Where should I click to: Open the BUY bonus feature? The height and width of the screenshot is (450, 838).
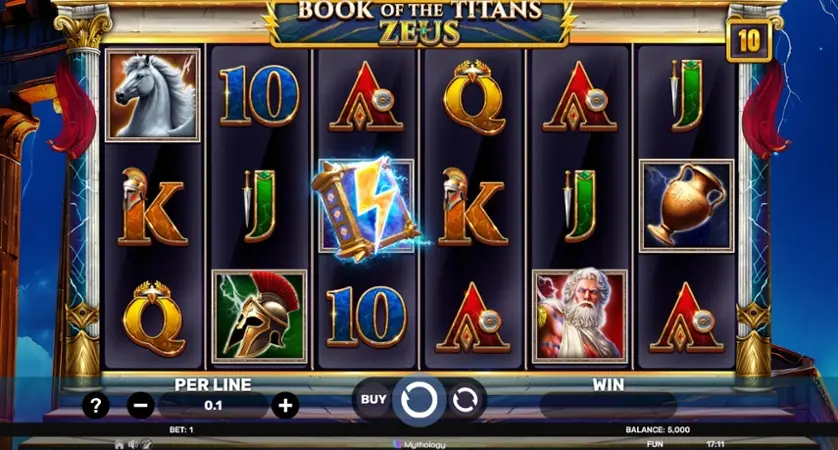[x=373, y=400]
